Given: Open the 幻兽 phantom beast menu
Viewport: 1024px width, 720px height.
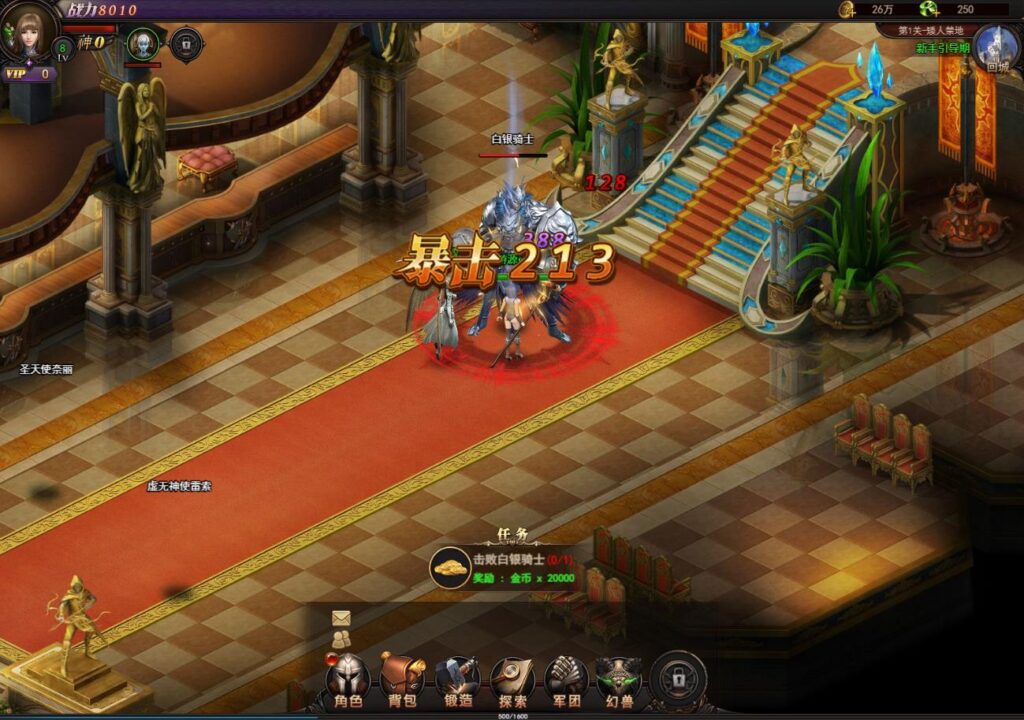Looking at the screenshot, I should tap(619, 681).
